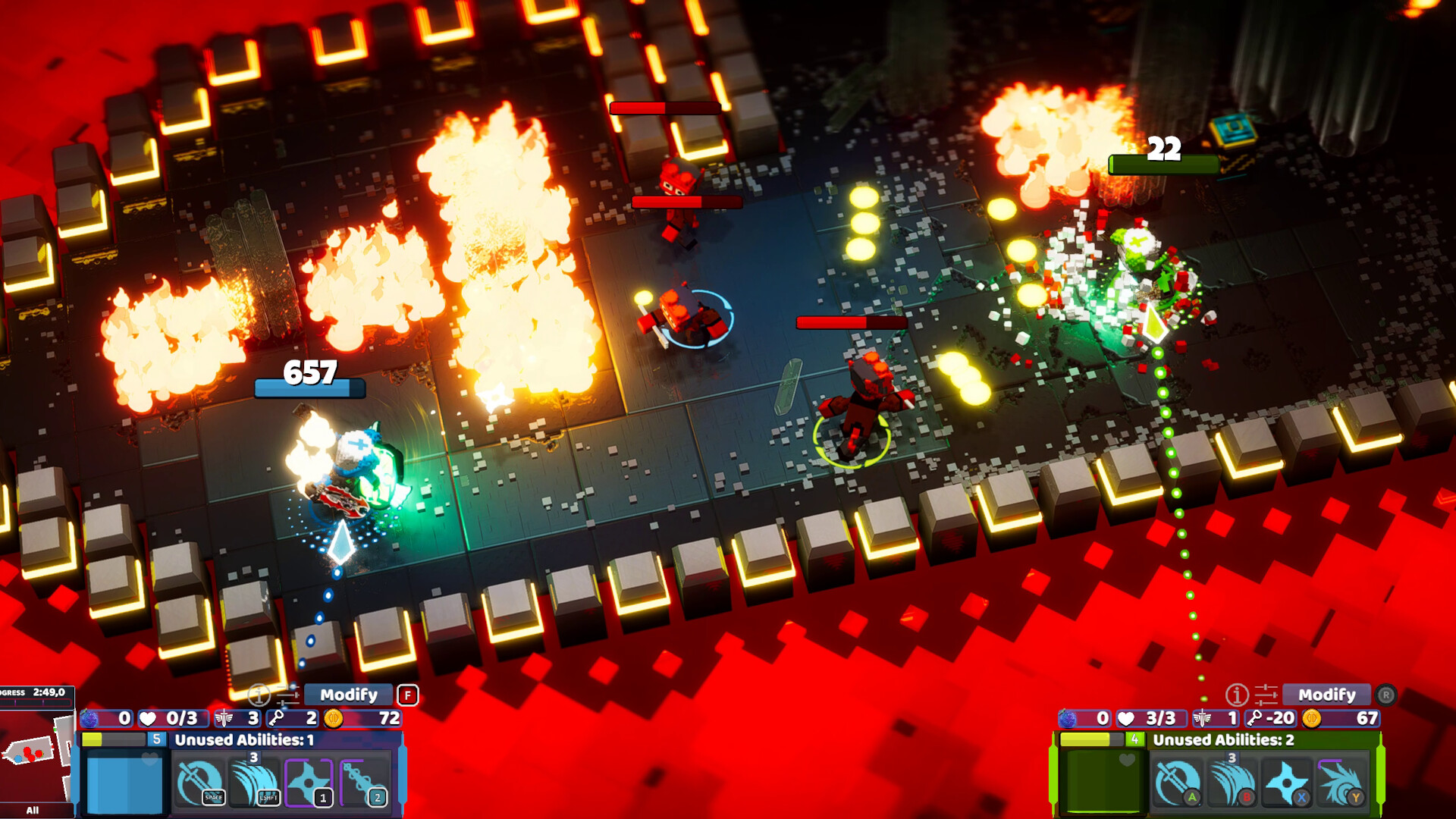
Task: Click the Modify button with F keybind
Action: click(350, 694)
